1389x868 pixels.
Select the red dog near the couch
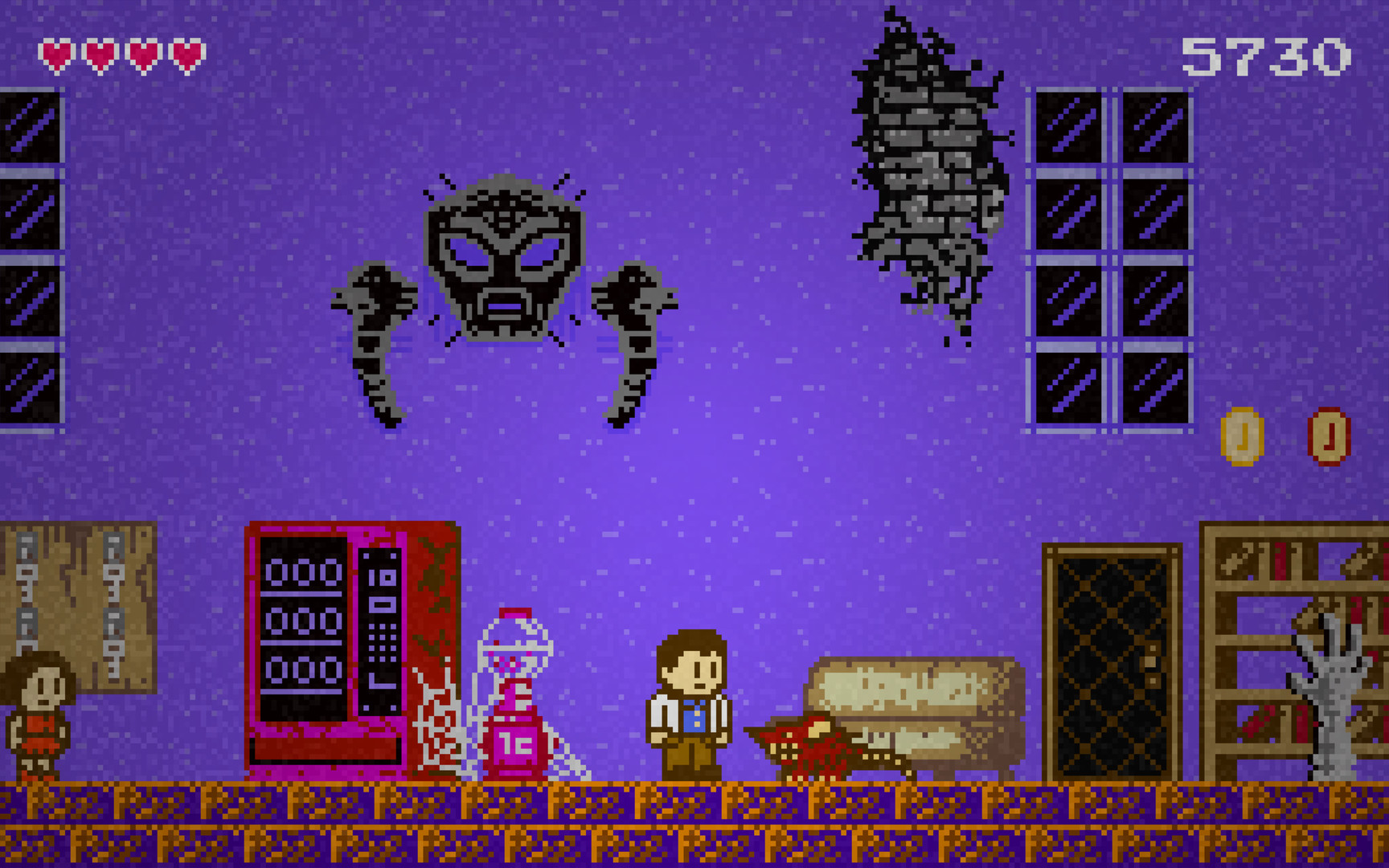pos(812,747)
